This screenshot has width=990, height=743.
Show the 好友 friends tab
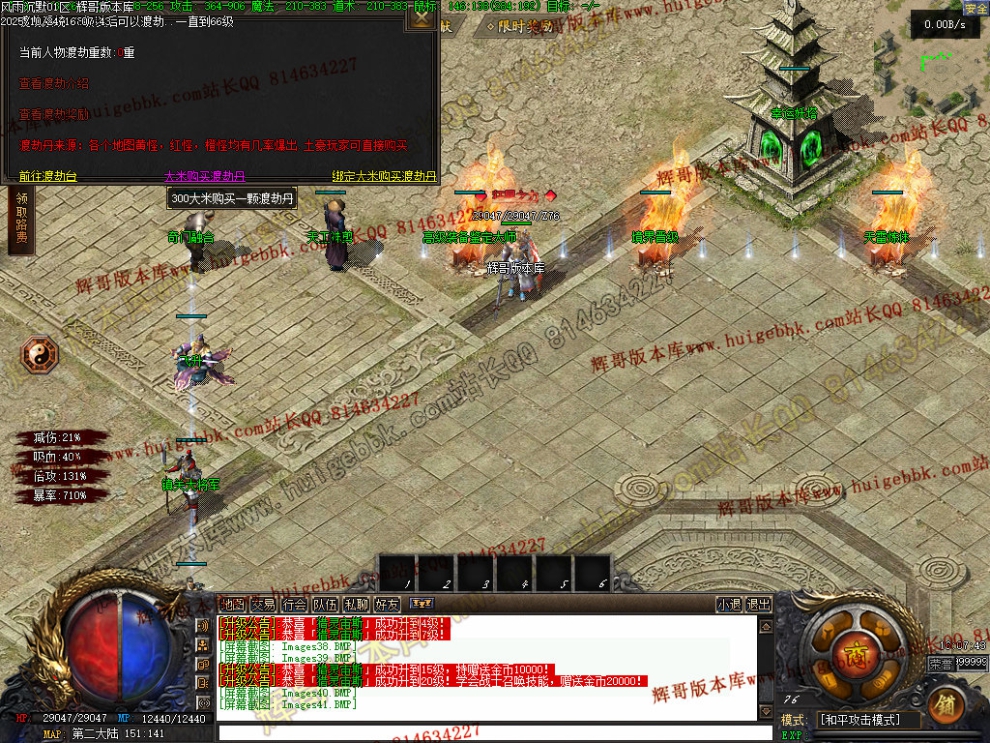pyautogui.click(x=387, y=604)
